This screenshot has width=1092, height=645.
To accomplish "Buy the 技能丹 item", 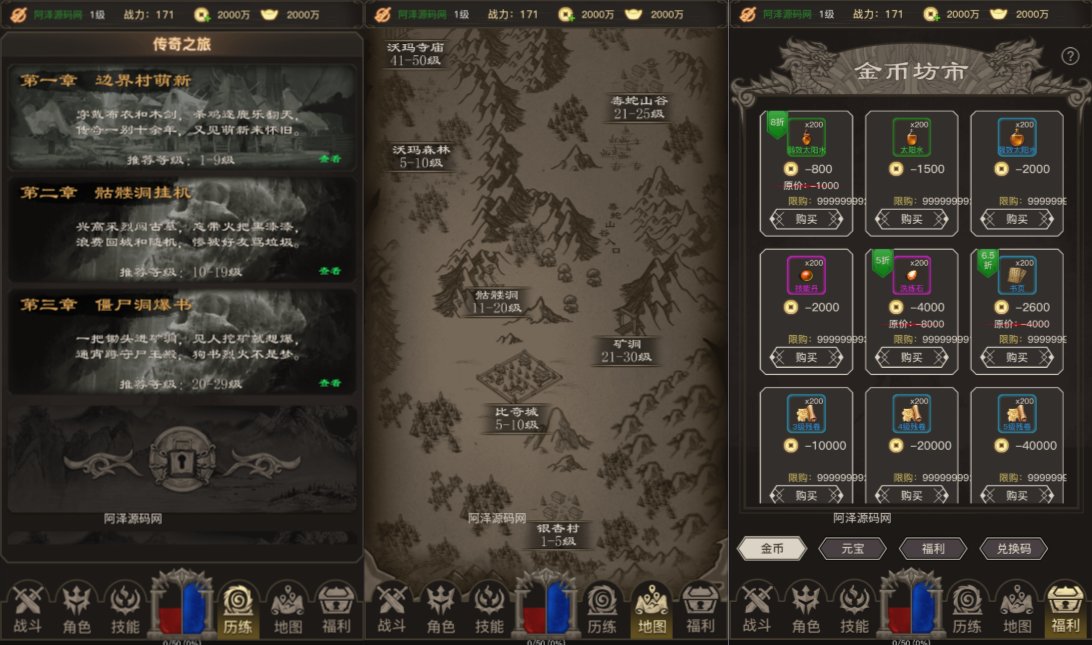I will click(x=806, y=357).
